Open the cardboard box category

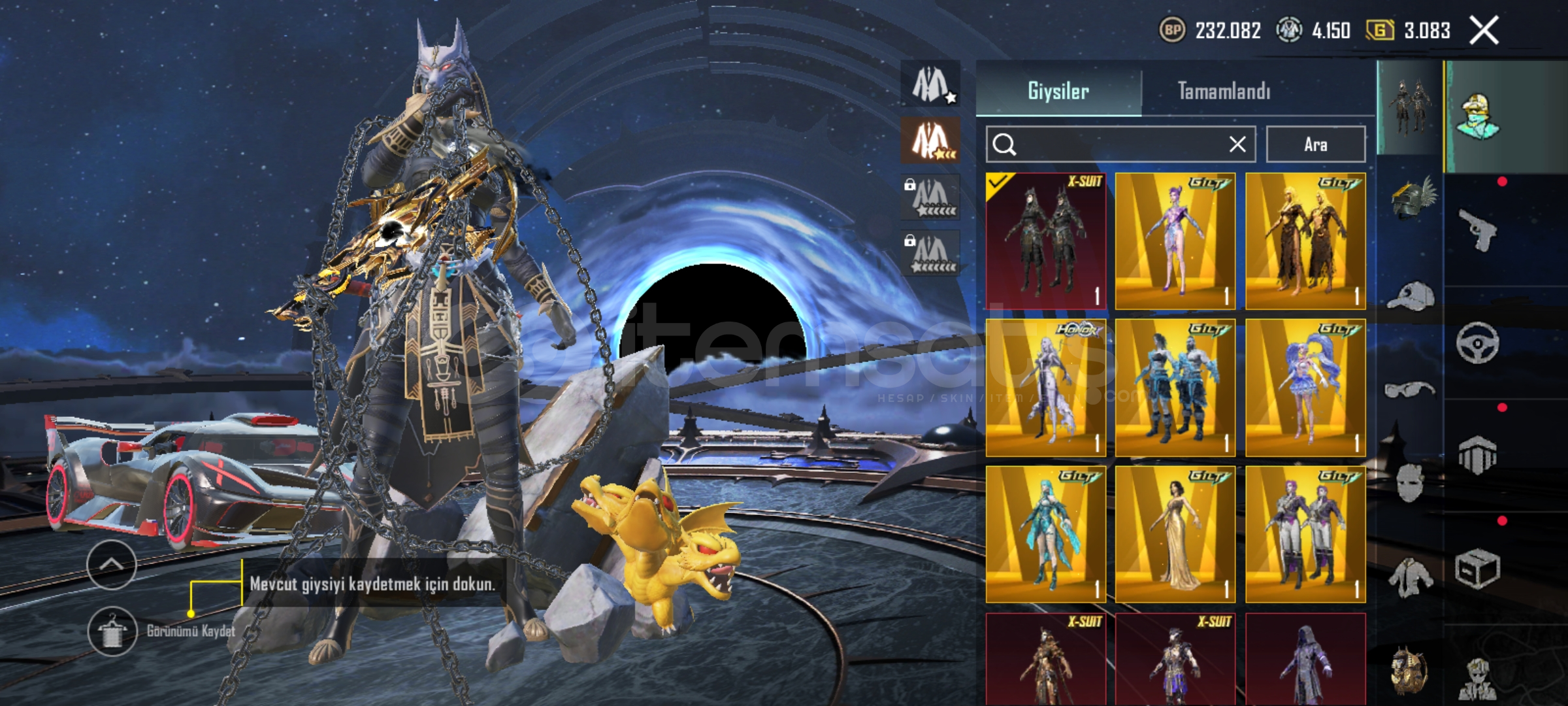coord(1478,569)
